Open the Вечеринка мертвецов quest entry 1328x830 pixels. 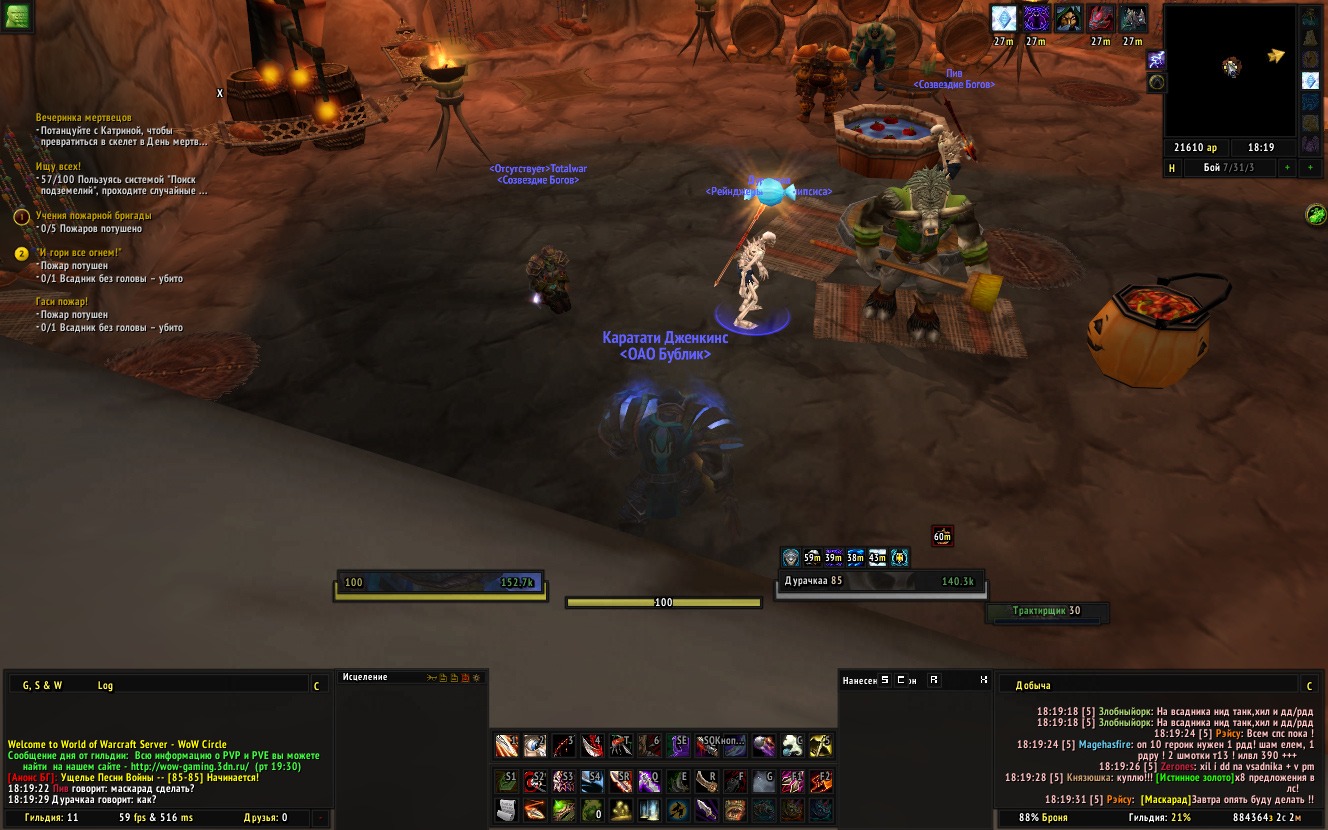(83, 118)
